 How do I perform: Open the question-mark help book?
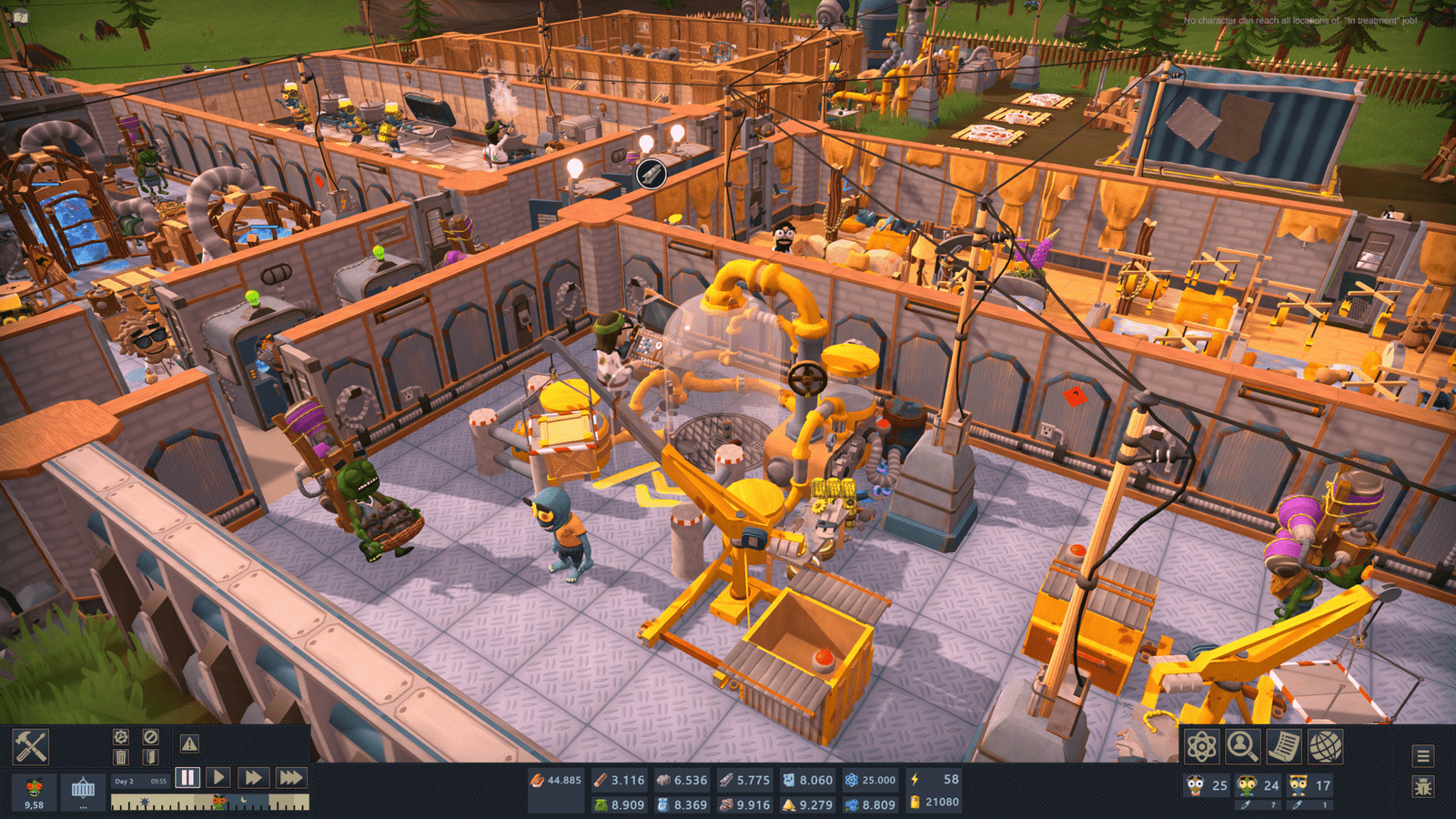click(20, 16)
